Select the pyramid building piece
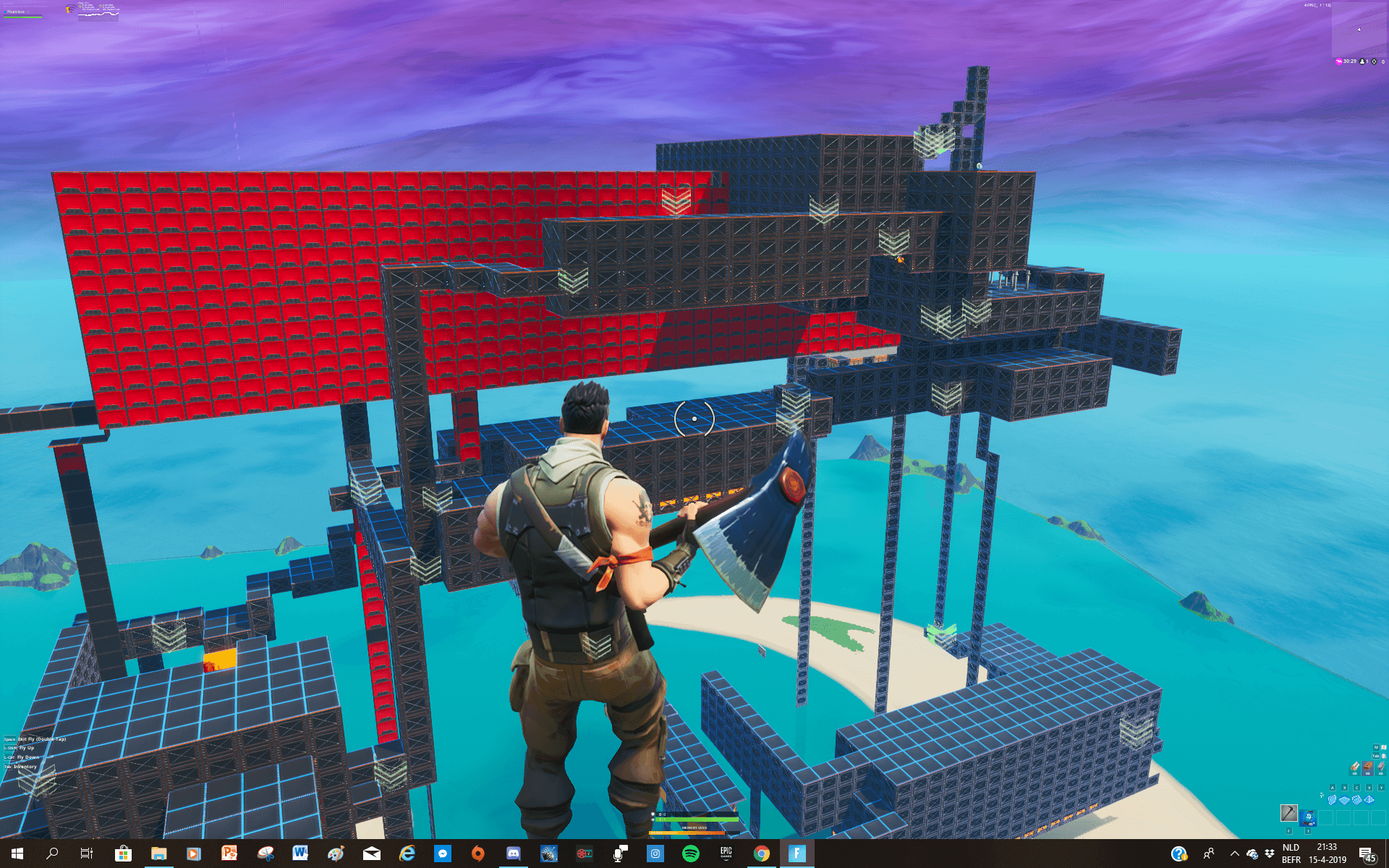 pos(1371,799)
